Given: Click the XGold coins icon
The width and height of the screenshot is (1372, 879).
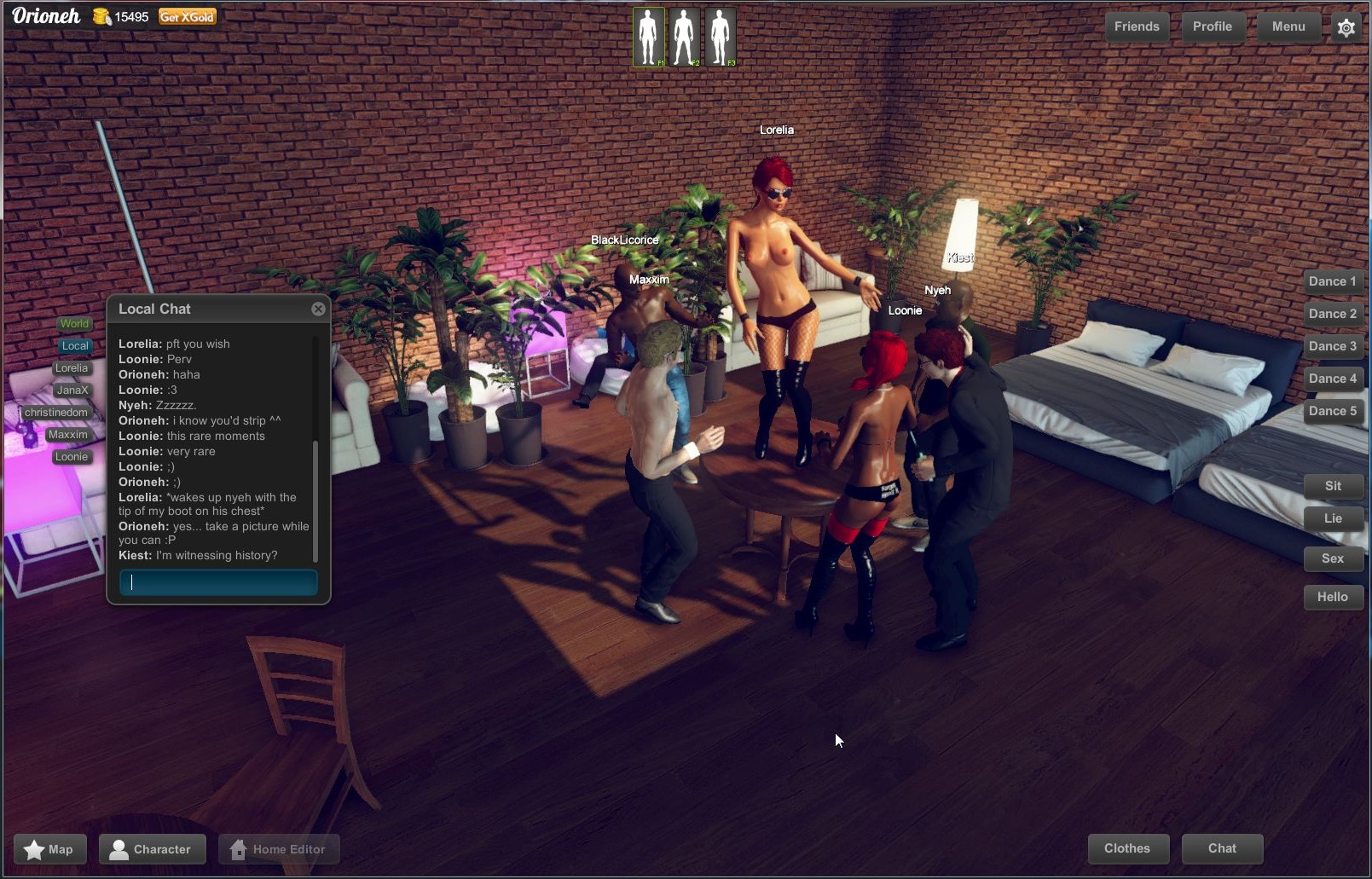Looking at the screenshot, I should 101,14.
